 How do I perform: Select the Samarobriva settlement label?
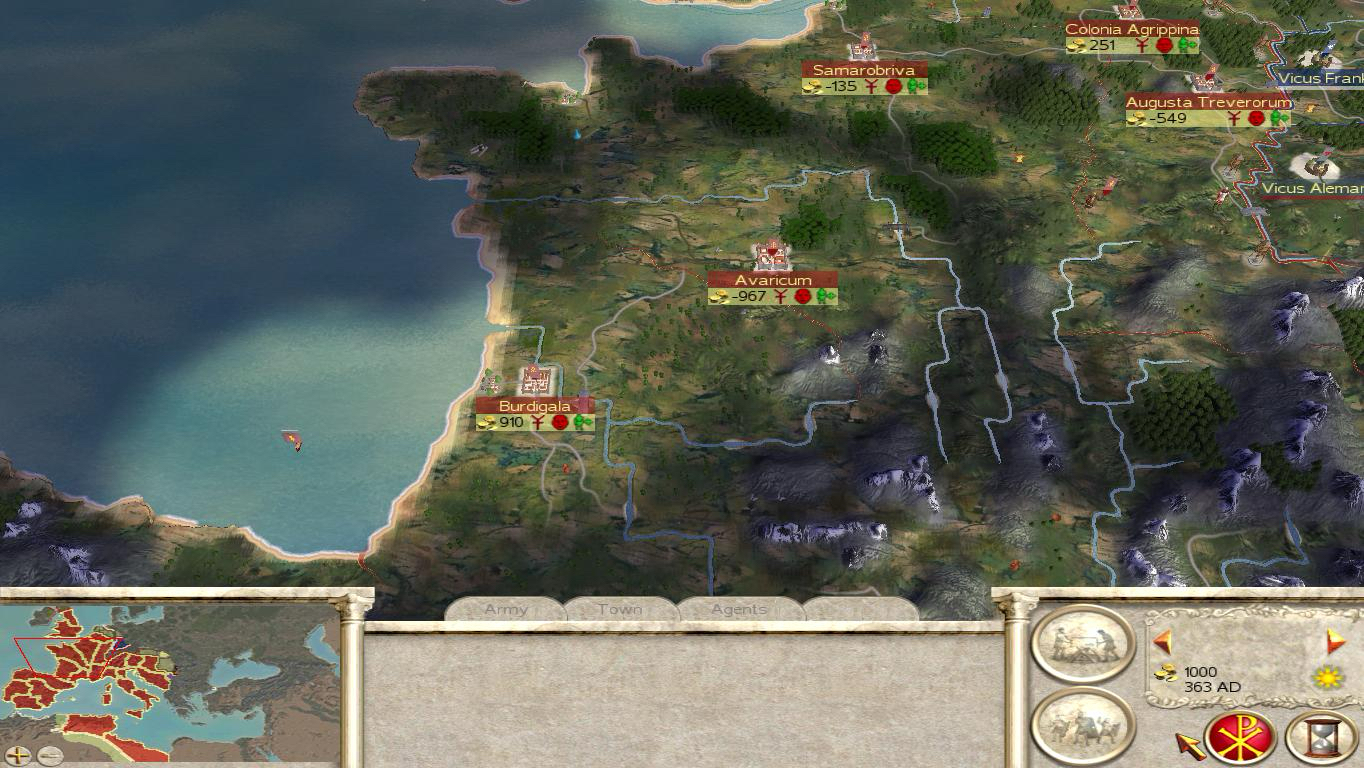(864, 70)
